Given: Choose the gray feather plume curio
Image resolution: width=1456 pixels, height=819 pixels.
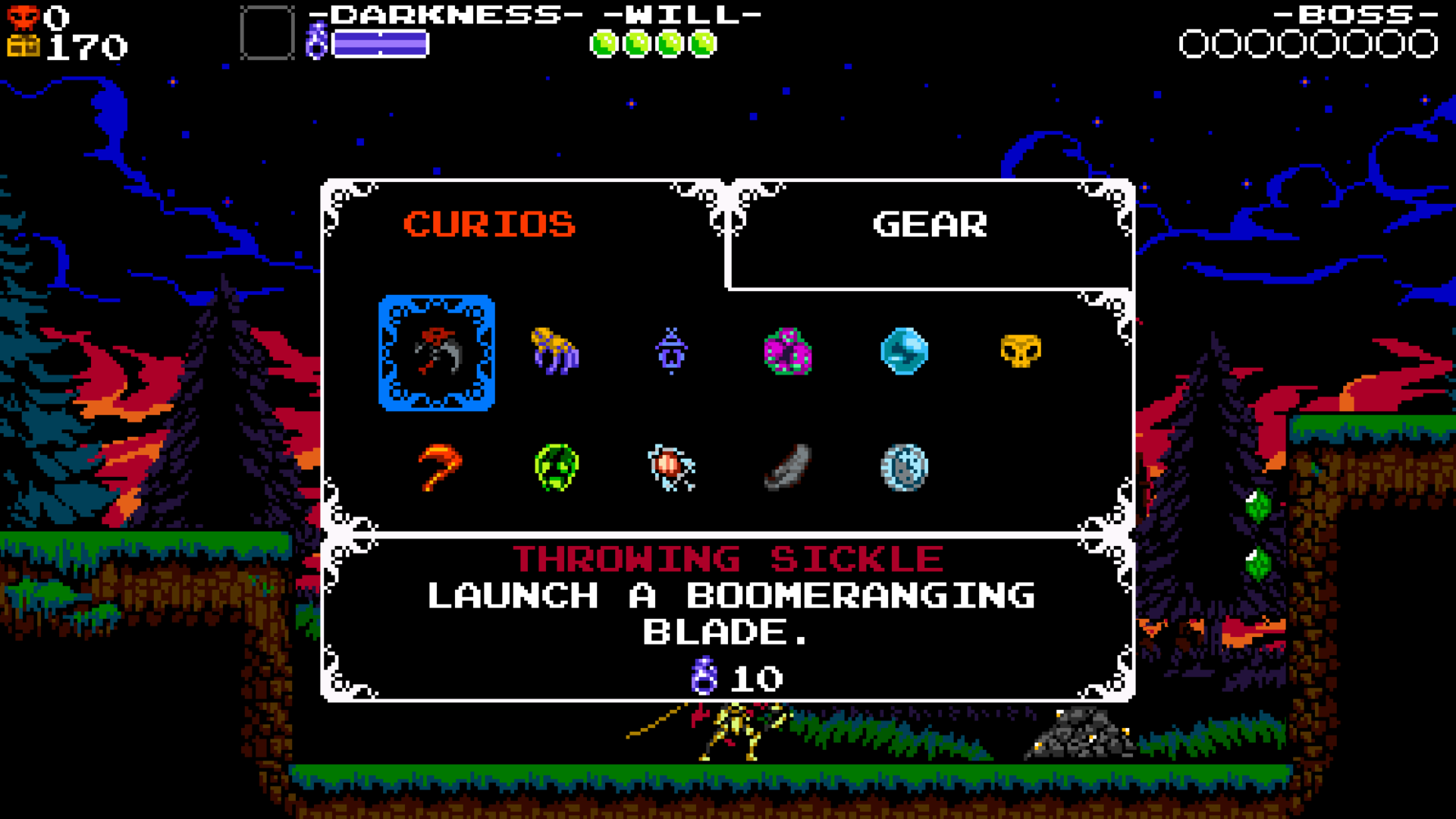Looking at the screenshot, I should point(788,467).
